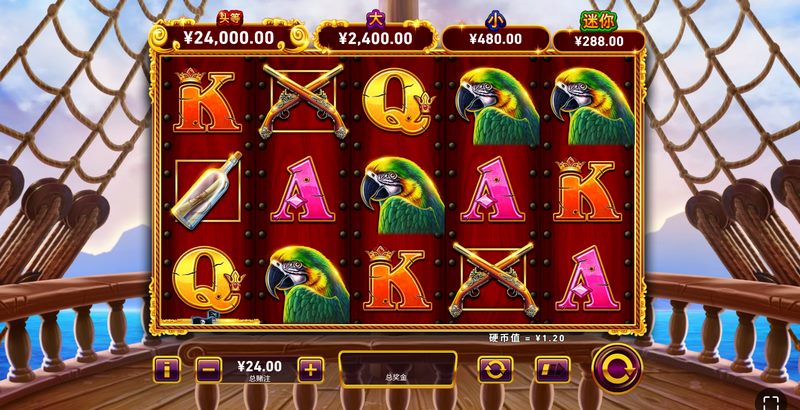
Task: Toggle the turbo spin button
Action: pos(552,370)
